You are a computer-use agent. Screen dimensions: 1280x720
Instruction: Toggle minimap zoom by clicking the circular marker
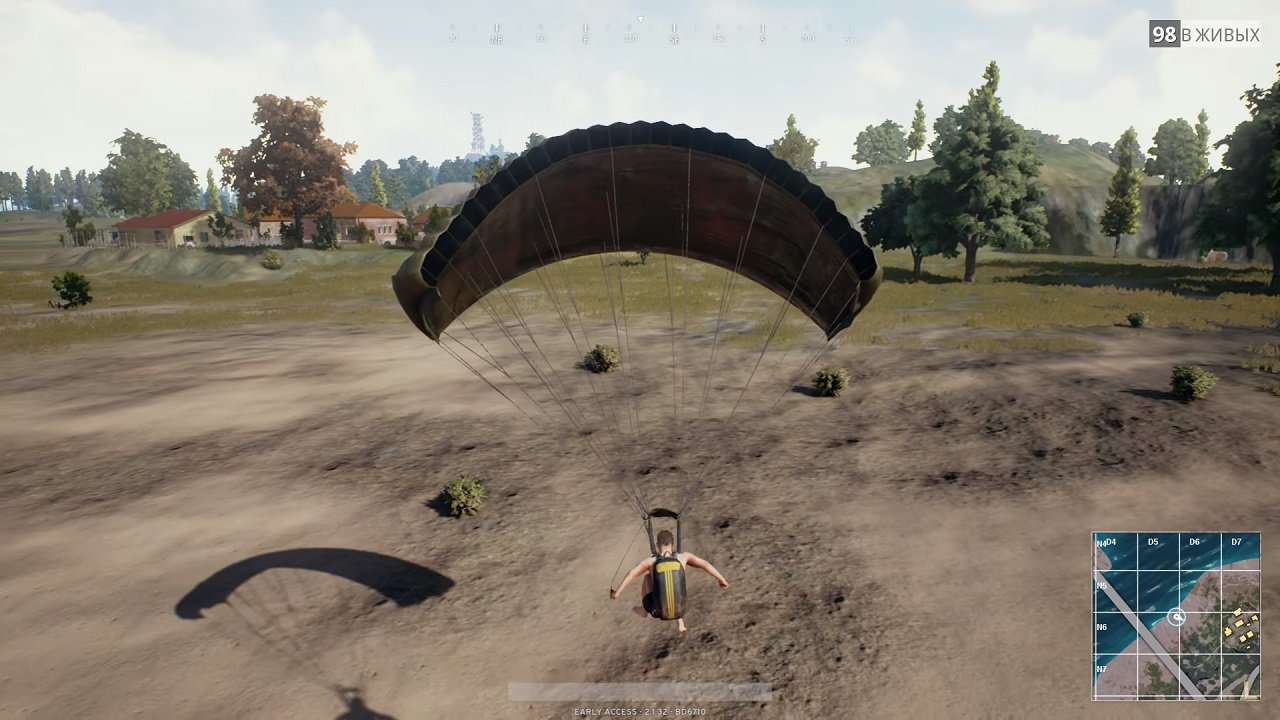tap(1177, 616)
